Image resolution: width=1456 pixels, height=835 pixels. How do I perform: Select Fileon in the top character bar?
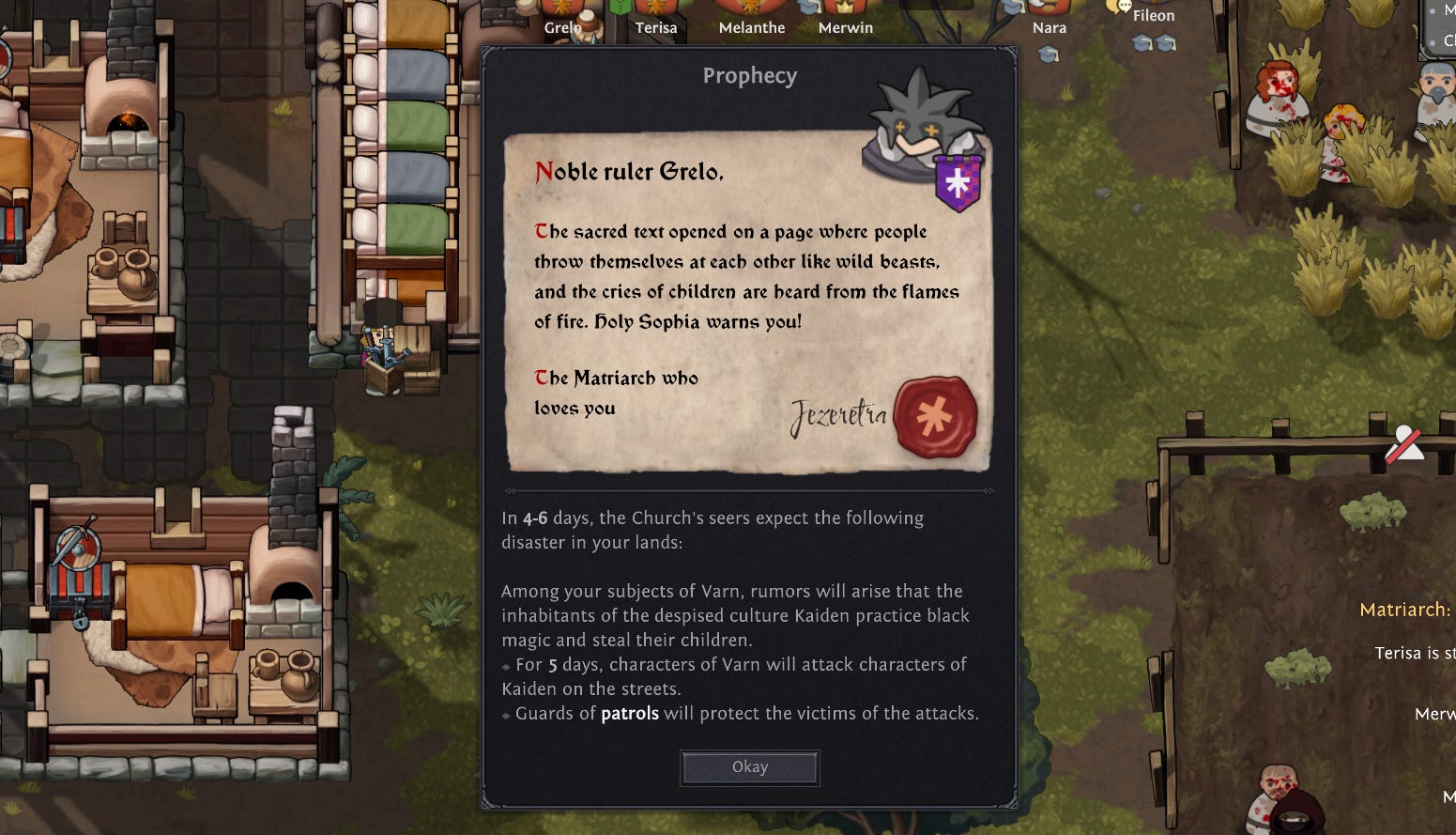pyautogui.click(x=1153, y=15)
